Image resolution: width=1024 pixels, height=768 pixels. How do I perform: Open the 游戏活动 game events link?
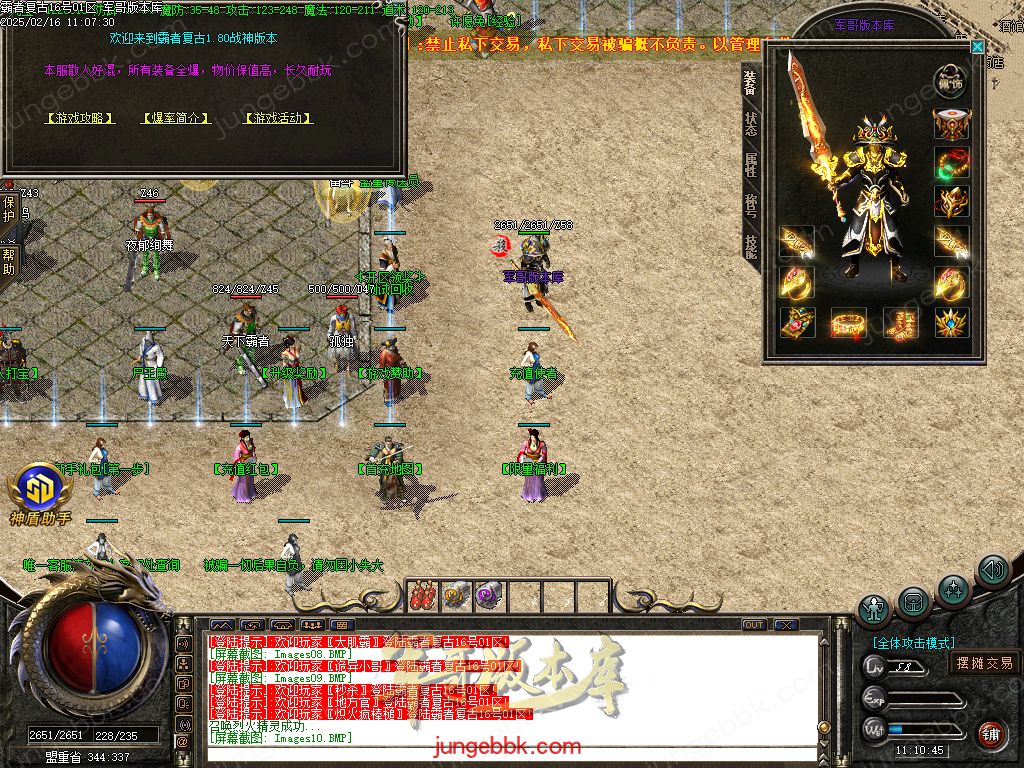(x=278, y=118)
